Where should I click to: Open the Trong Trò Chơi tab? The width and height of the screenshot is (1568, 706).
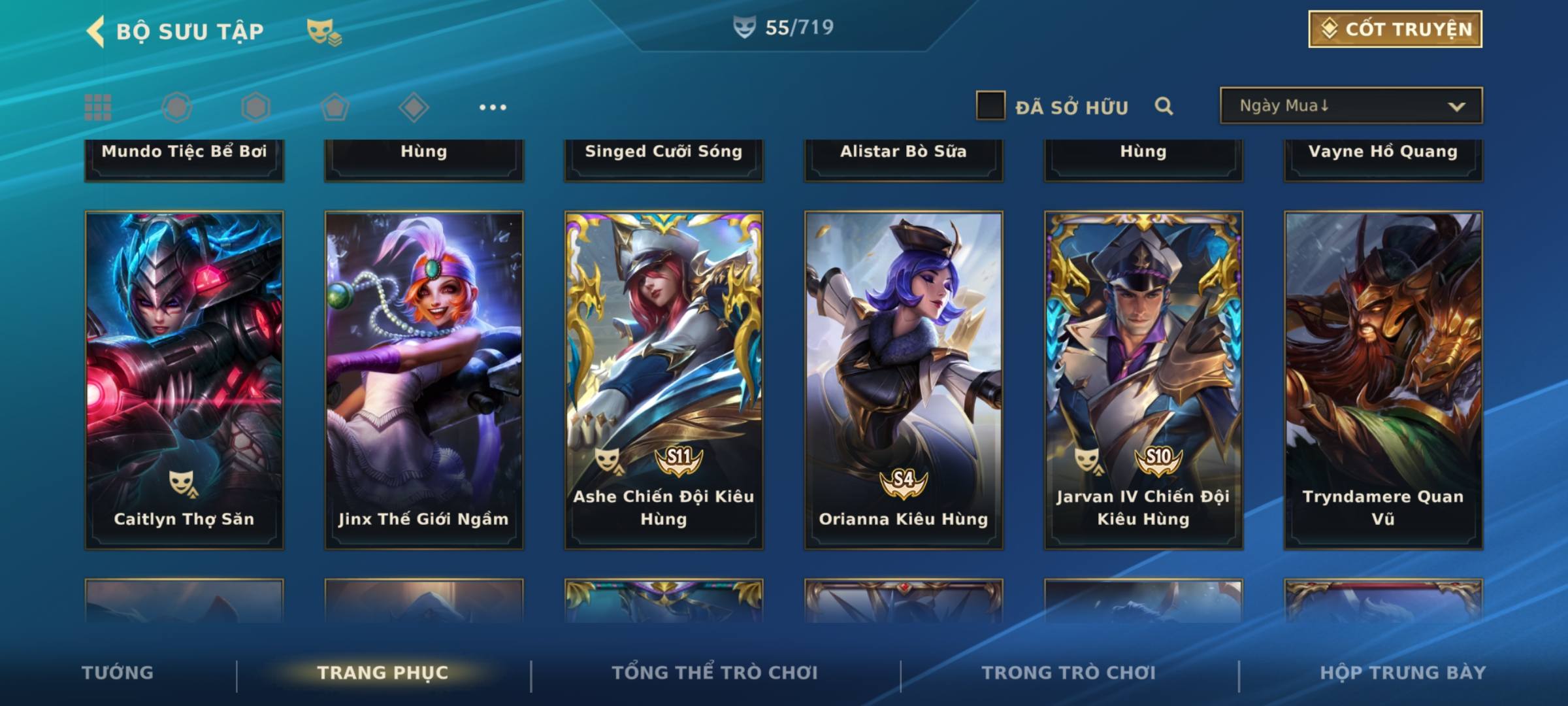click(x=1069, y=673)
